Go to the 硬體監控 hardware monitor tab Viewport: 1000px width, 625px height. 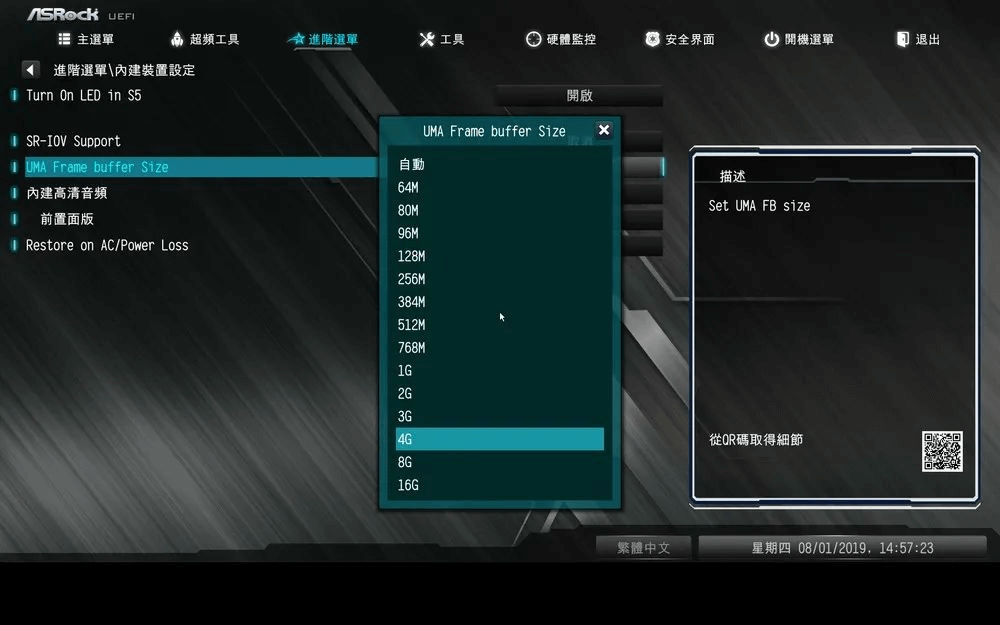[561, 40]
